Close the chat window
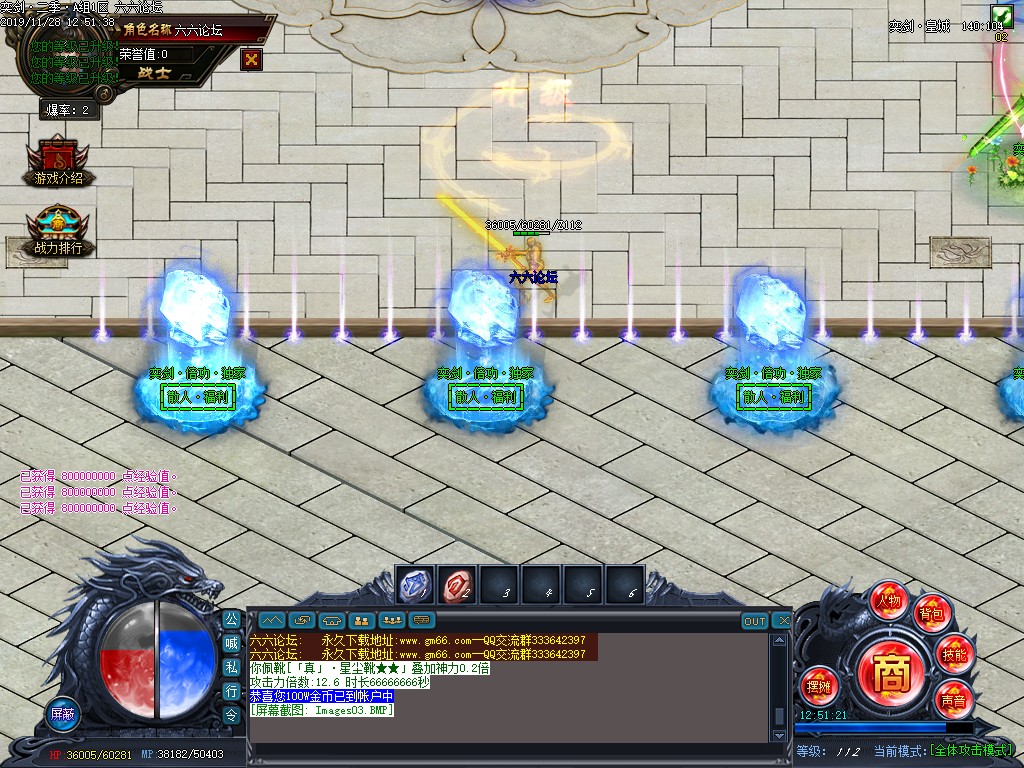The image size is (1024, 768). (x=783, y=621)
